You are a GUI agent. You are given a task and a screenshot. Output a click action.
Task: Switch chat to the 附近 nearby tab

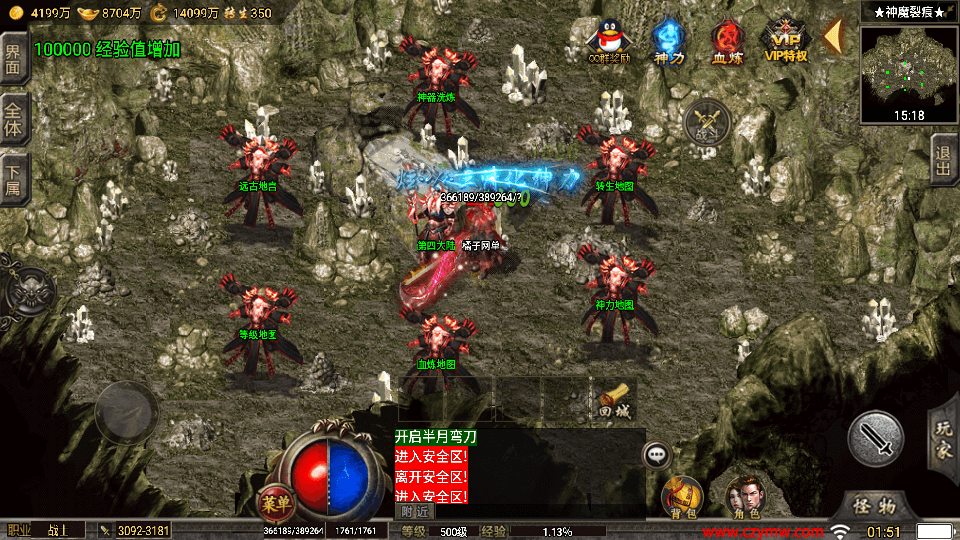[x=414, y=511]
